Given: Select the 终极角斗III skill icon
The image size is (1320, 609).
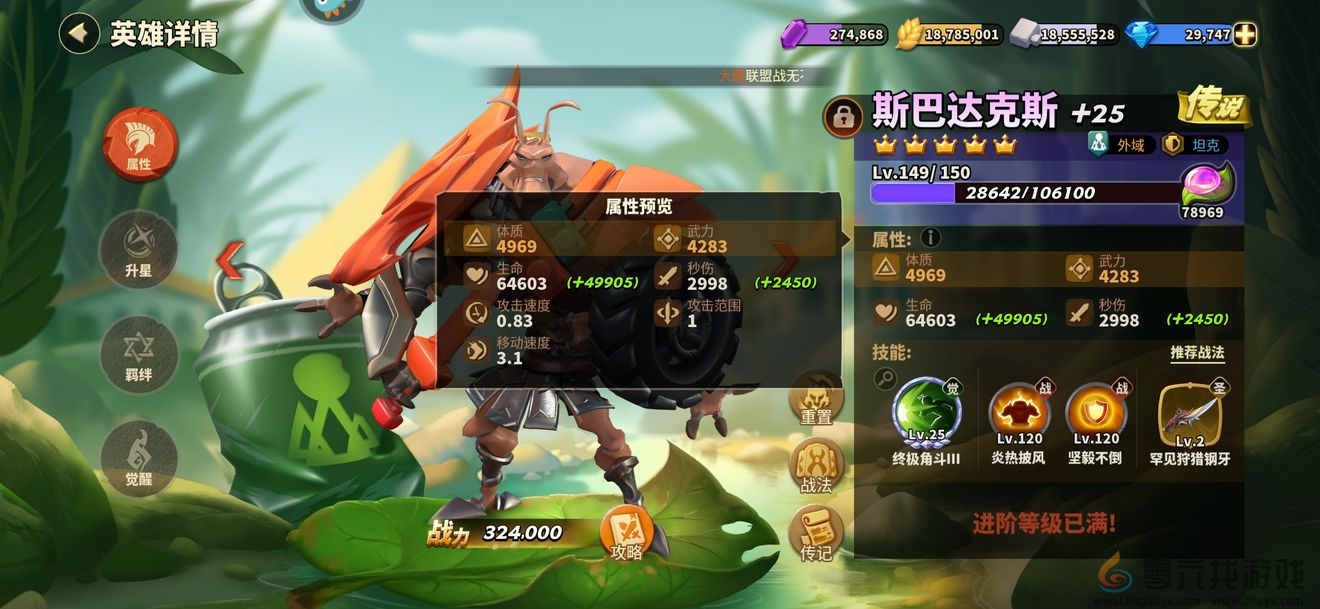Looking at the screenshot, I should pyautogui.click(x=926, y=411).
